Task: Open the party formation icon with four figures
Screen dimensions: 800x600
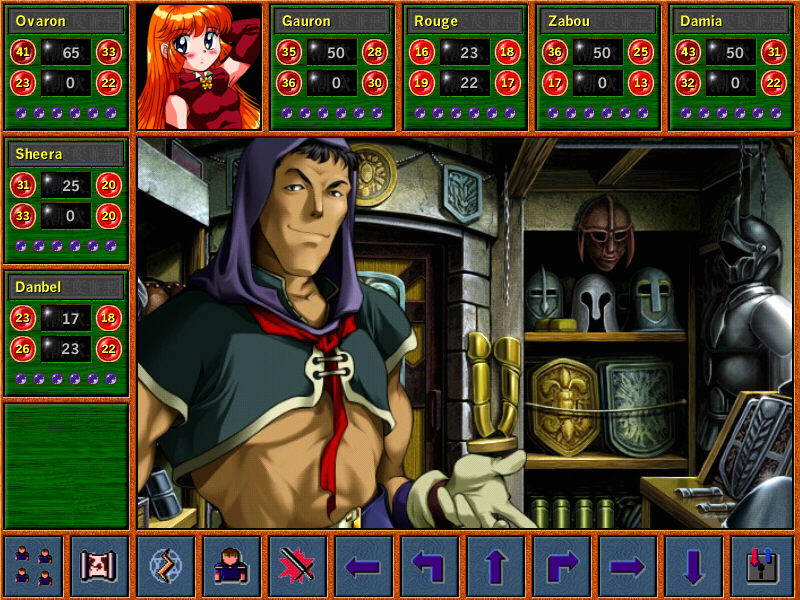Action: point(33,567)
